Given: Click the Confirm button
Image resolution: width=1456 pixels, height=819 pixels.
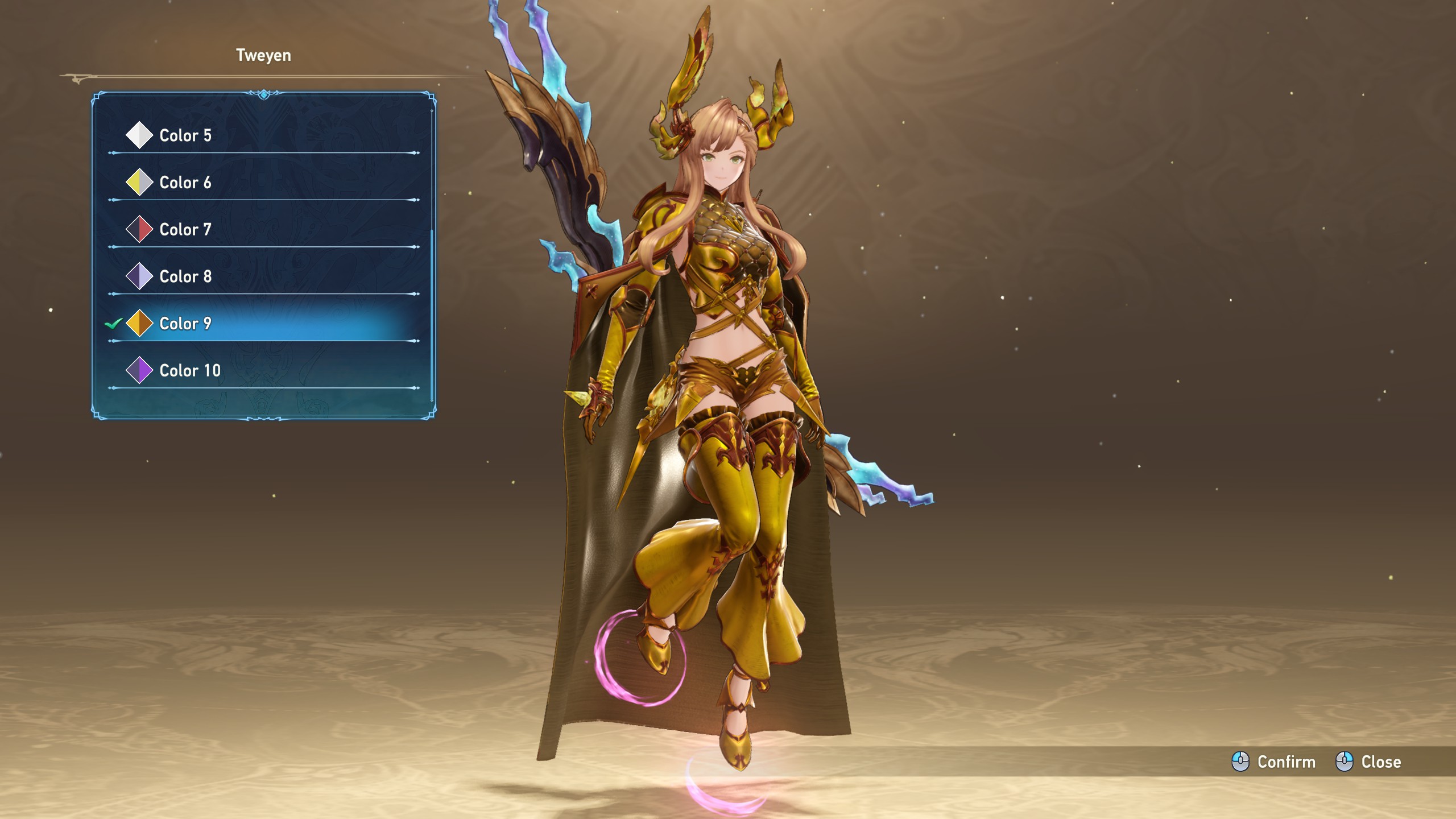Looking at the screenshot, I should 1275,762.
